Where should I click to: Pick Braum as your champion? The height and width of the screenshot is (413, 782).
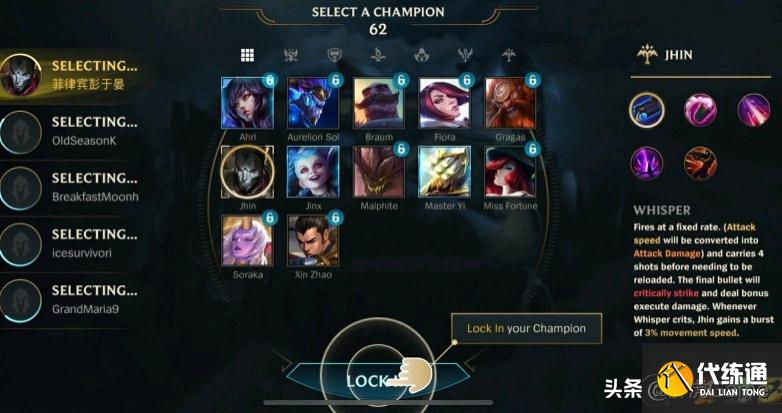click(x=378, y=103)
